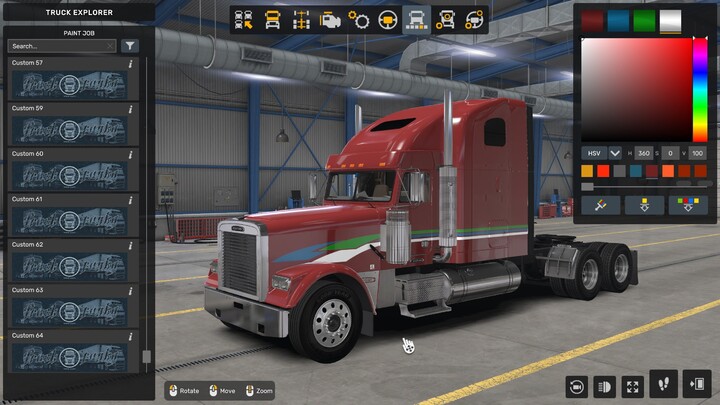Switch to the chassis configuration category
The width and height of the screenshot is (720, 405).
coord(301,19)
